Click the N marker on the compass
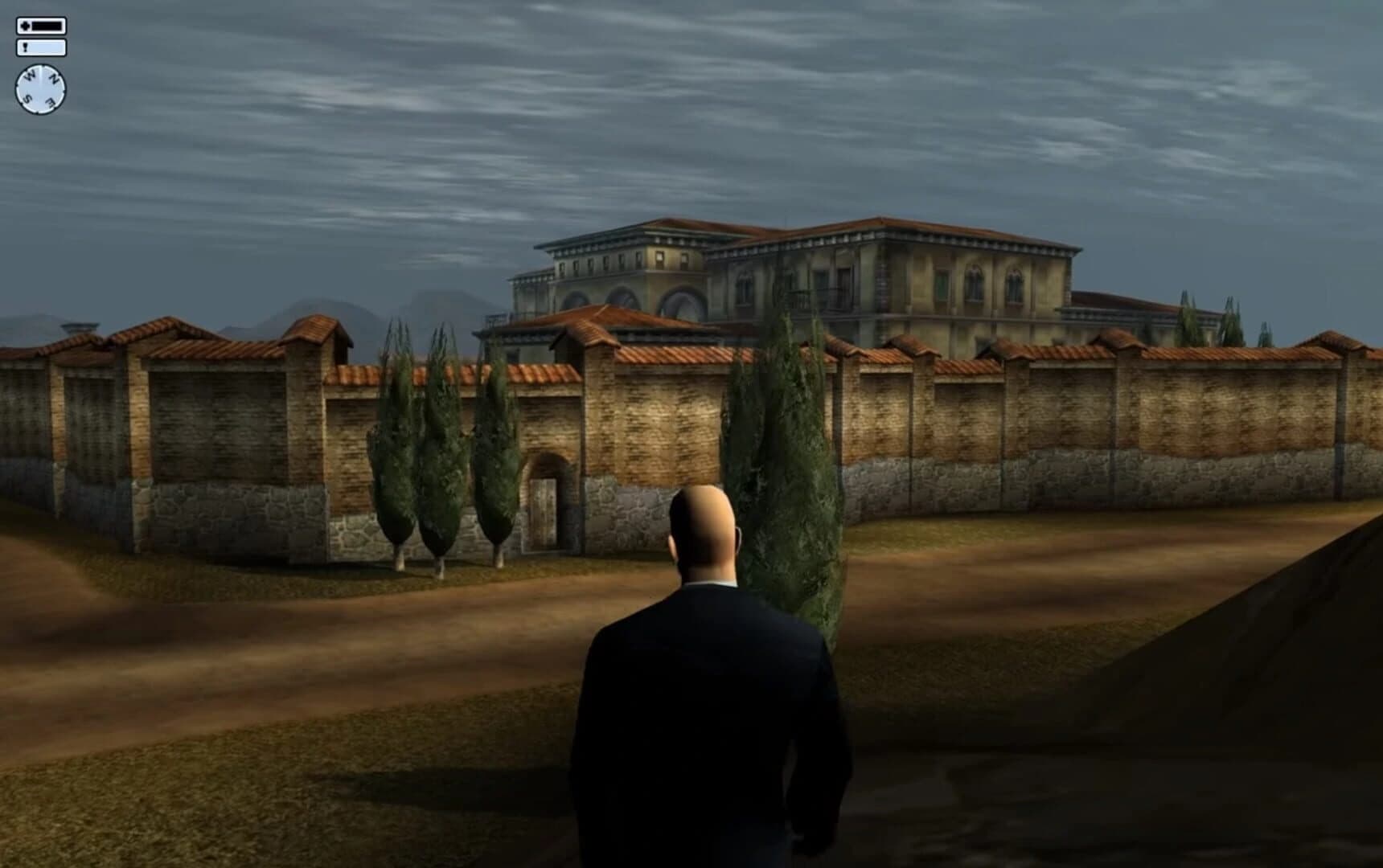Viewport: 1383px width, 868px height. (54, 78)
